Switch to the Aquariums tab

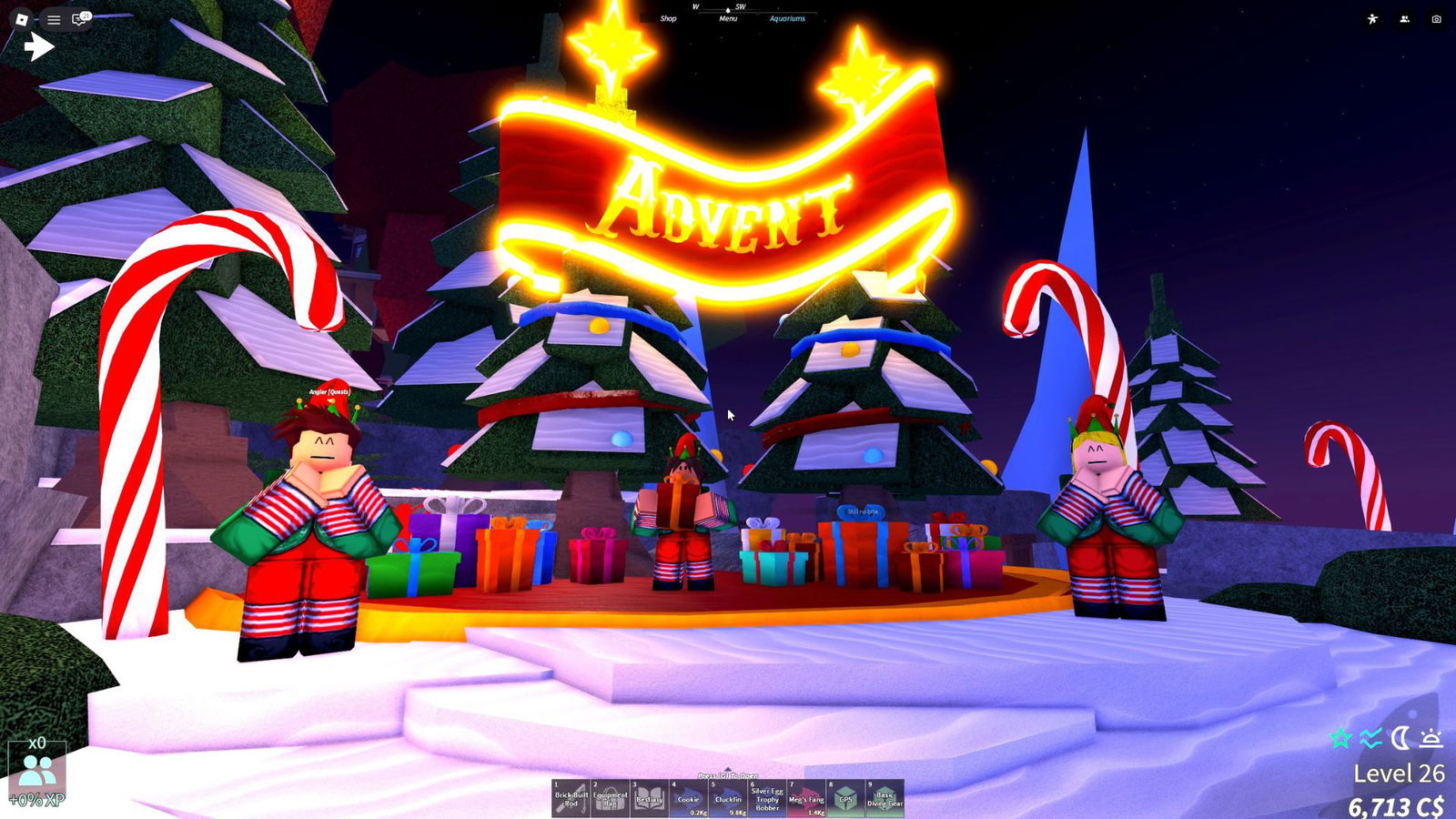[x=786, y=17]
